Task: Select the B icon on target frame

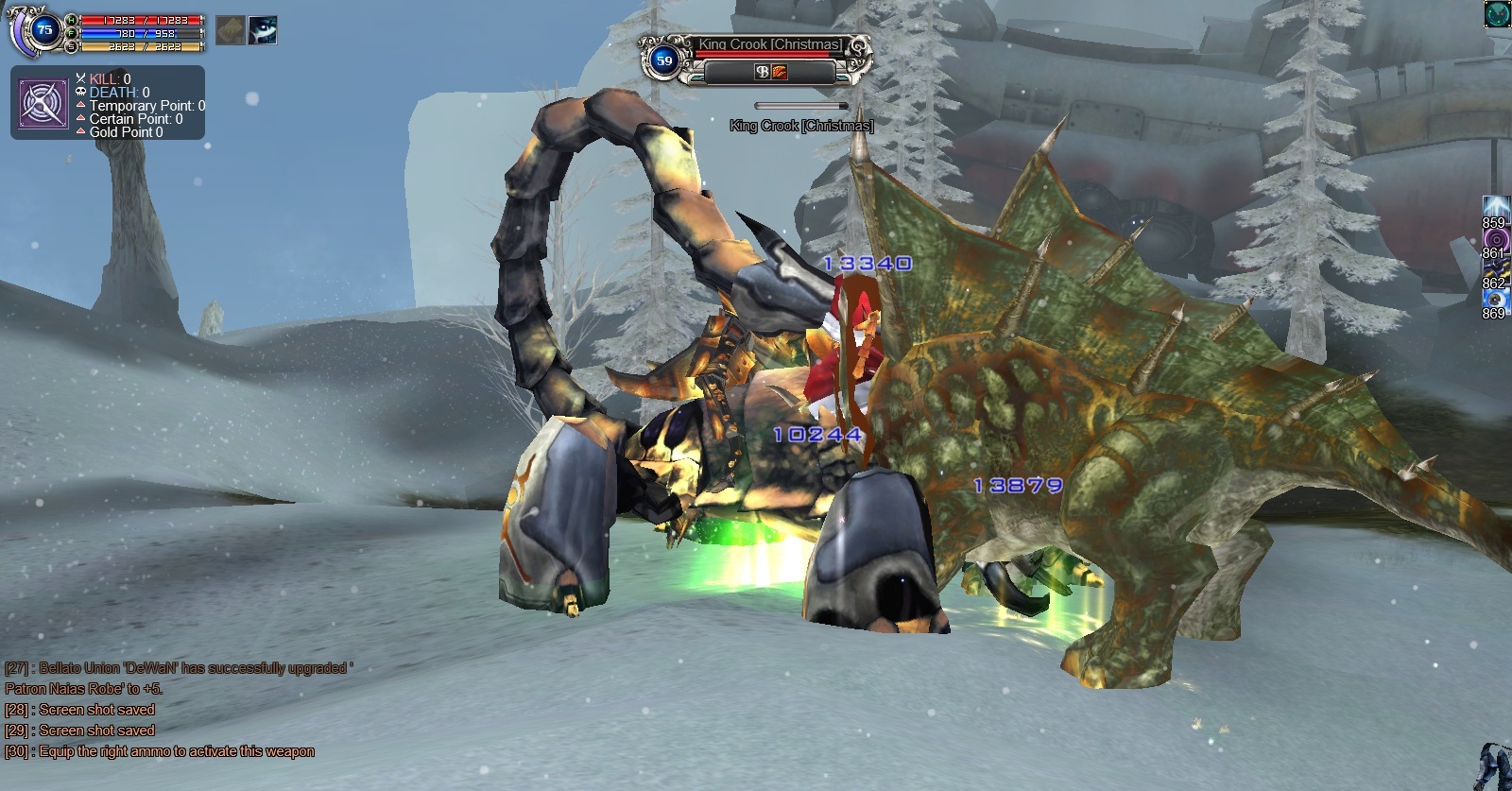Action: pos(762,72)
